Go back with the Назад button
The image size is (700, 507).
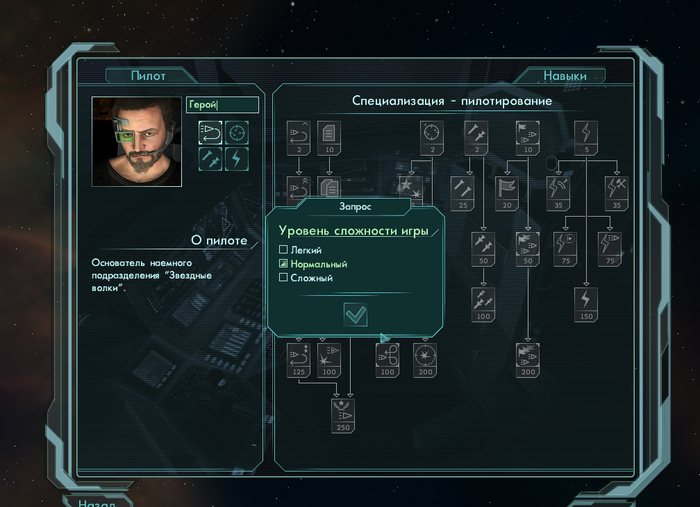pyautogui.click(x=97, y=500)
